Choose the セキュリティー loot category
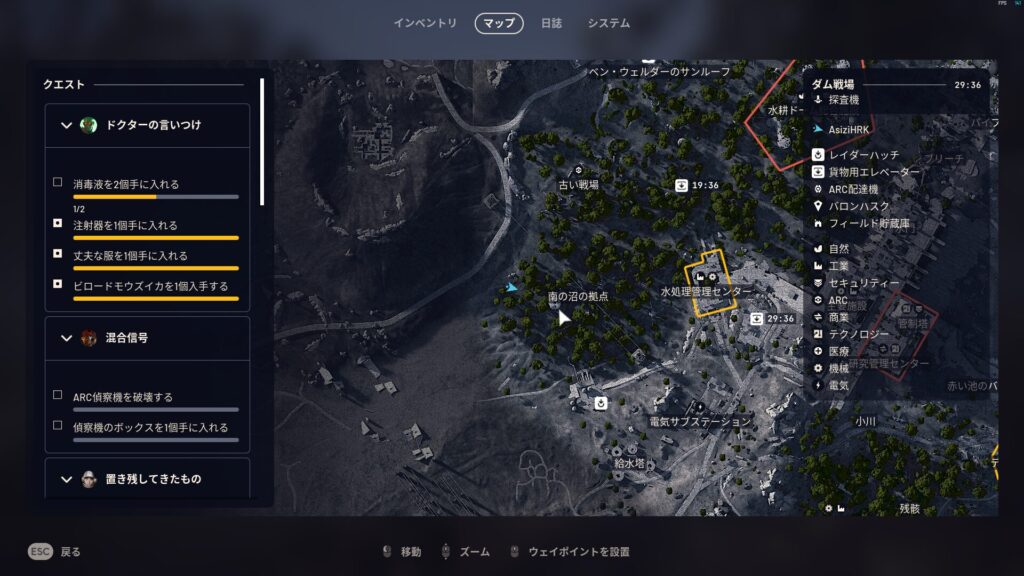This screenshot has width=1024, height=576. point(864,283)
